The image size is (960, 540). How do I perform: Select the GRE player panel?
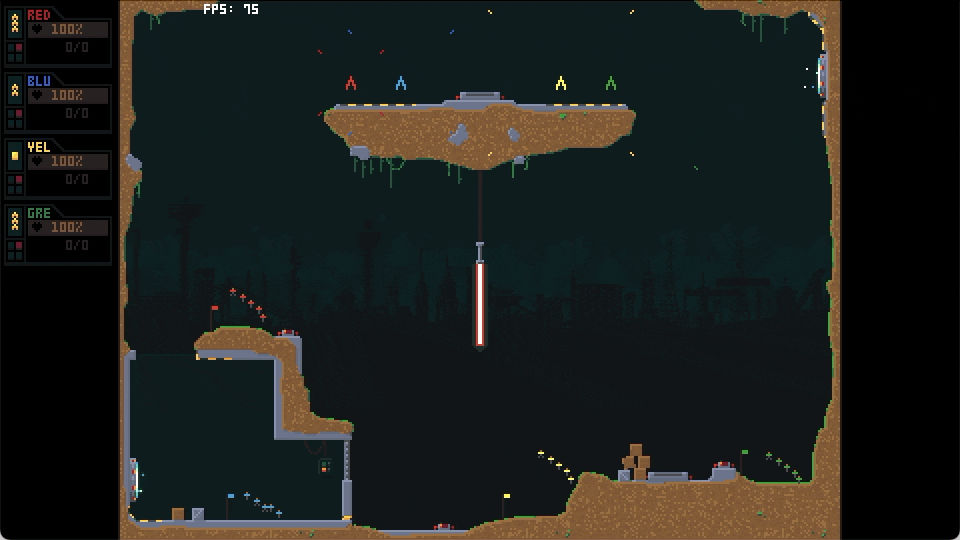(58, 235)
